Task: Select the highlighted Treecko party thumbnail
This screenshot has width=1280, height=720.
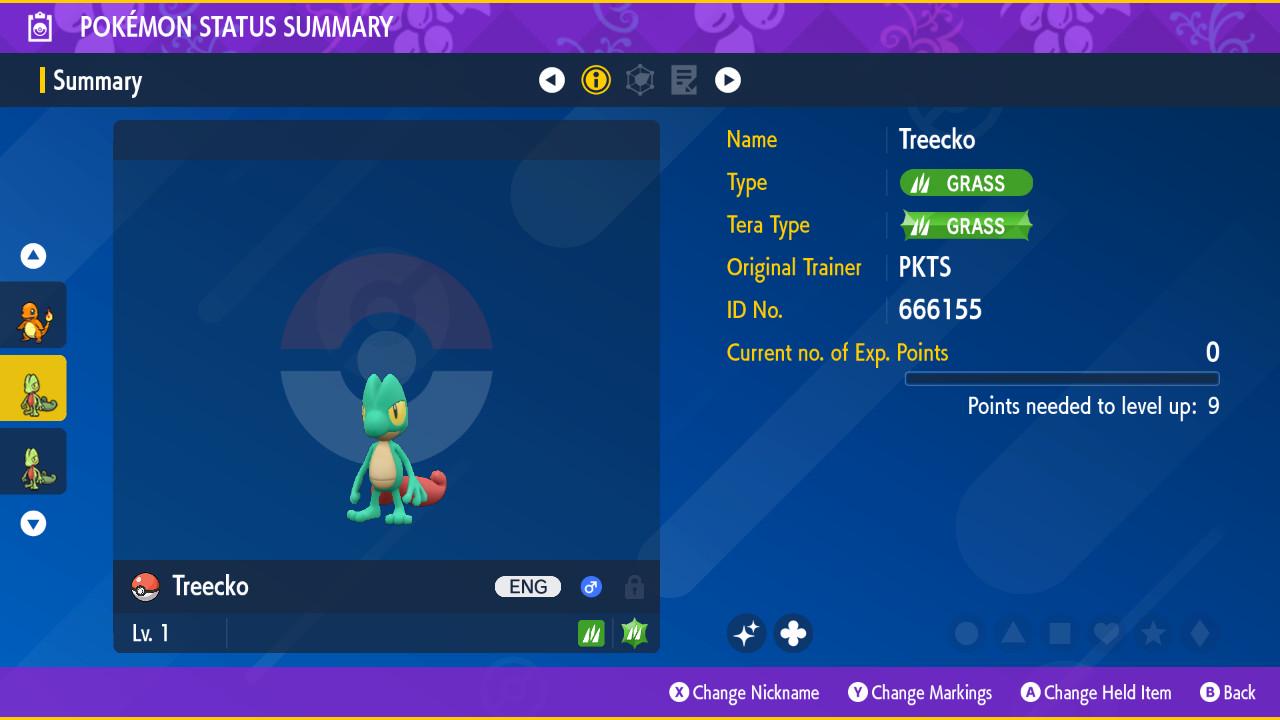Action: (34, 388)
